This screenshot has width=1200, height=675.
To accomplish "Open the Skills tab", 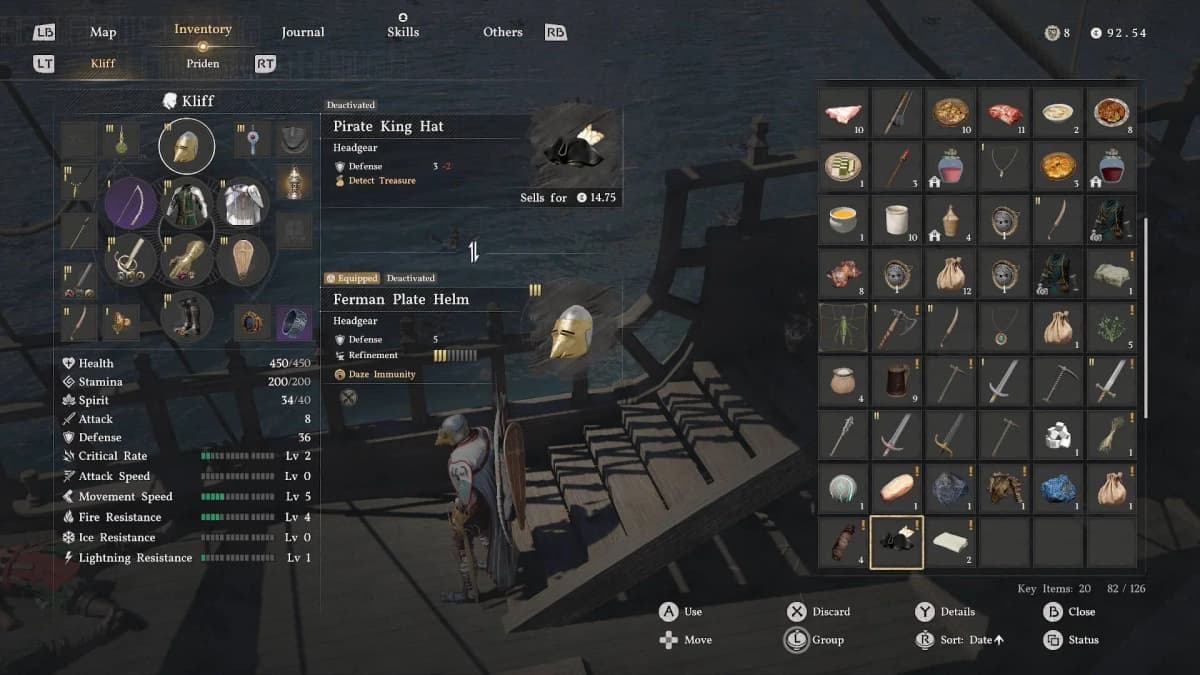I will 402,32.
